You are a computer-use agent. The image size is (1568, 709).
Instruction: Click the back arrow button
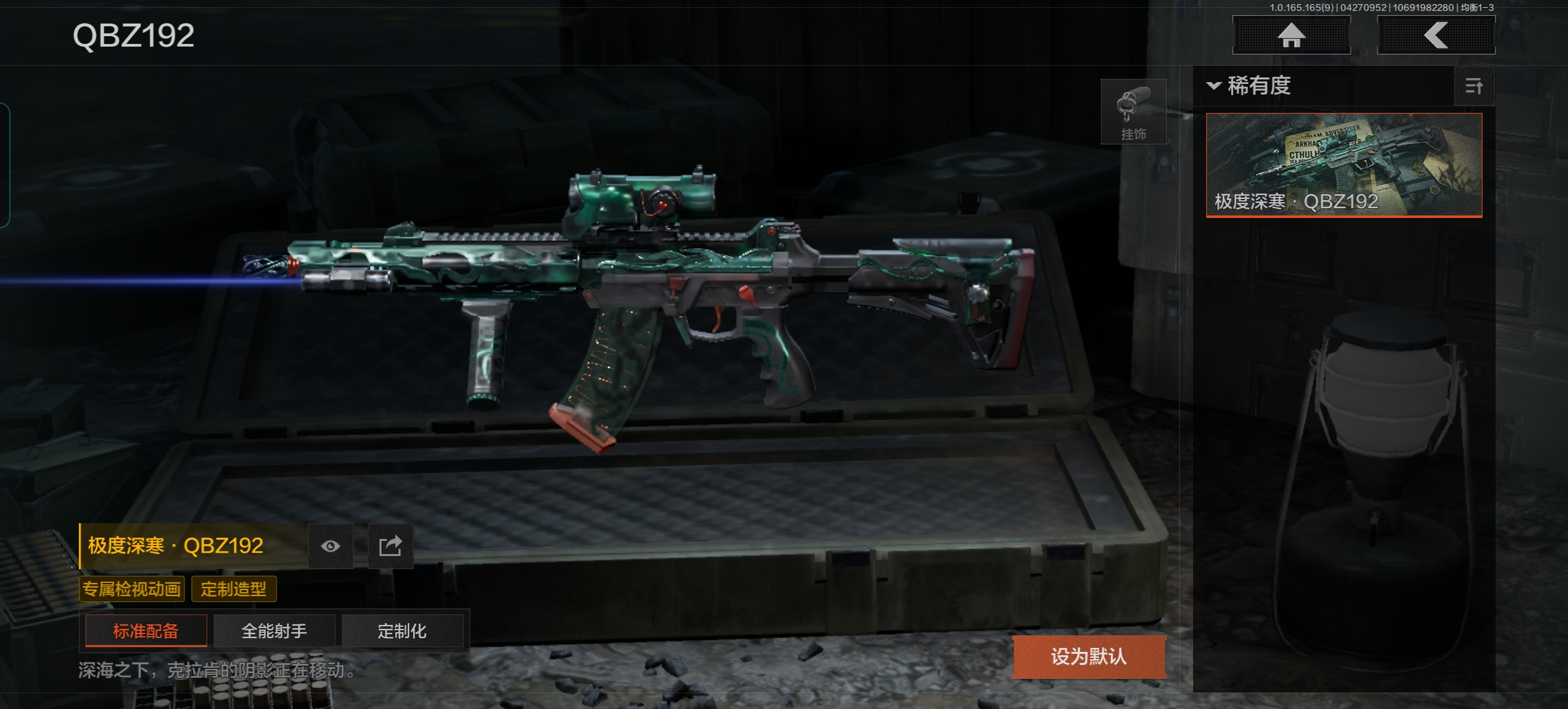(x=1435, y=35)
